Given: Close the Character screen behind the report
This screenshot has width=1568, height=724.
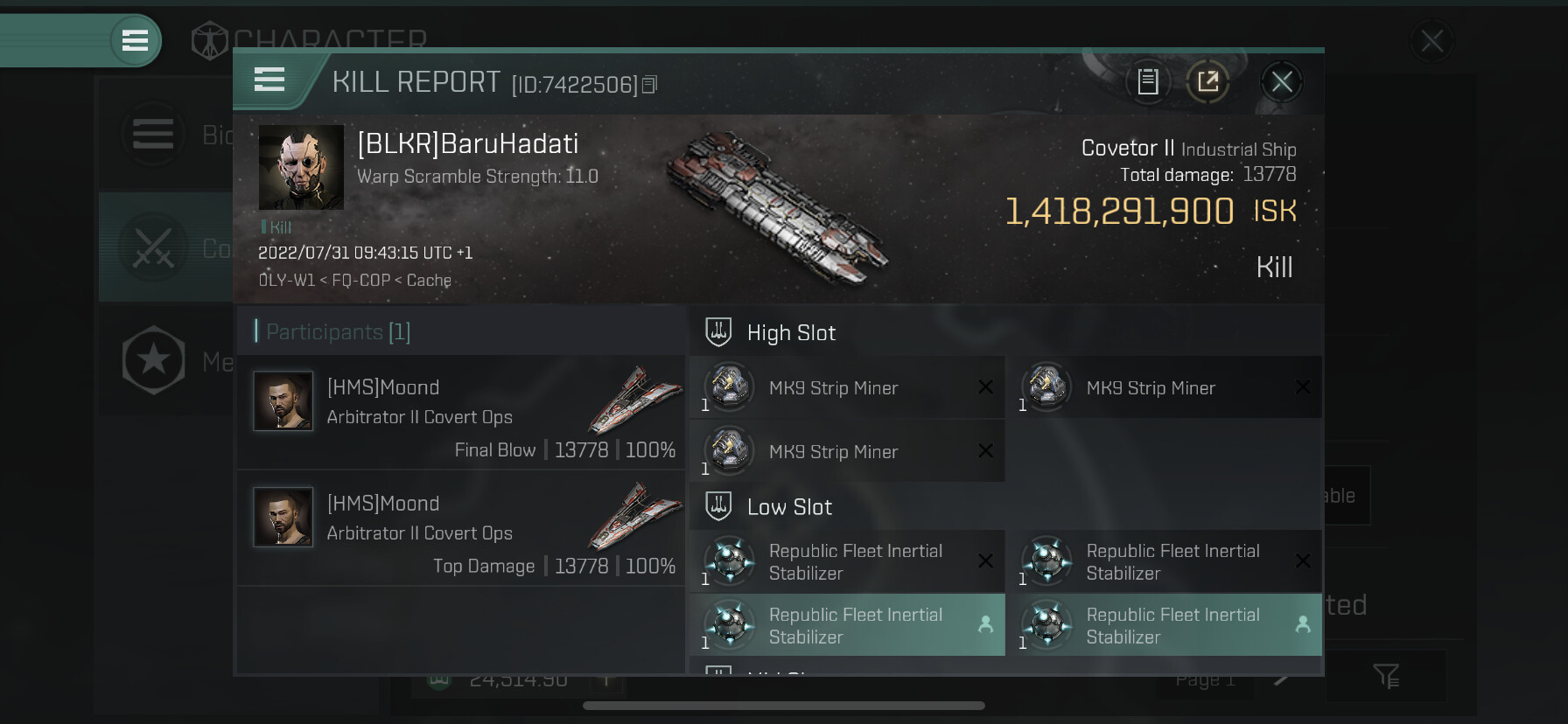Looking at the screenshot, I should click(x=1432, y=41).
